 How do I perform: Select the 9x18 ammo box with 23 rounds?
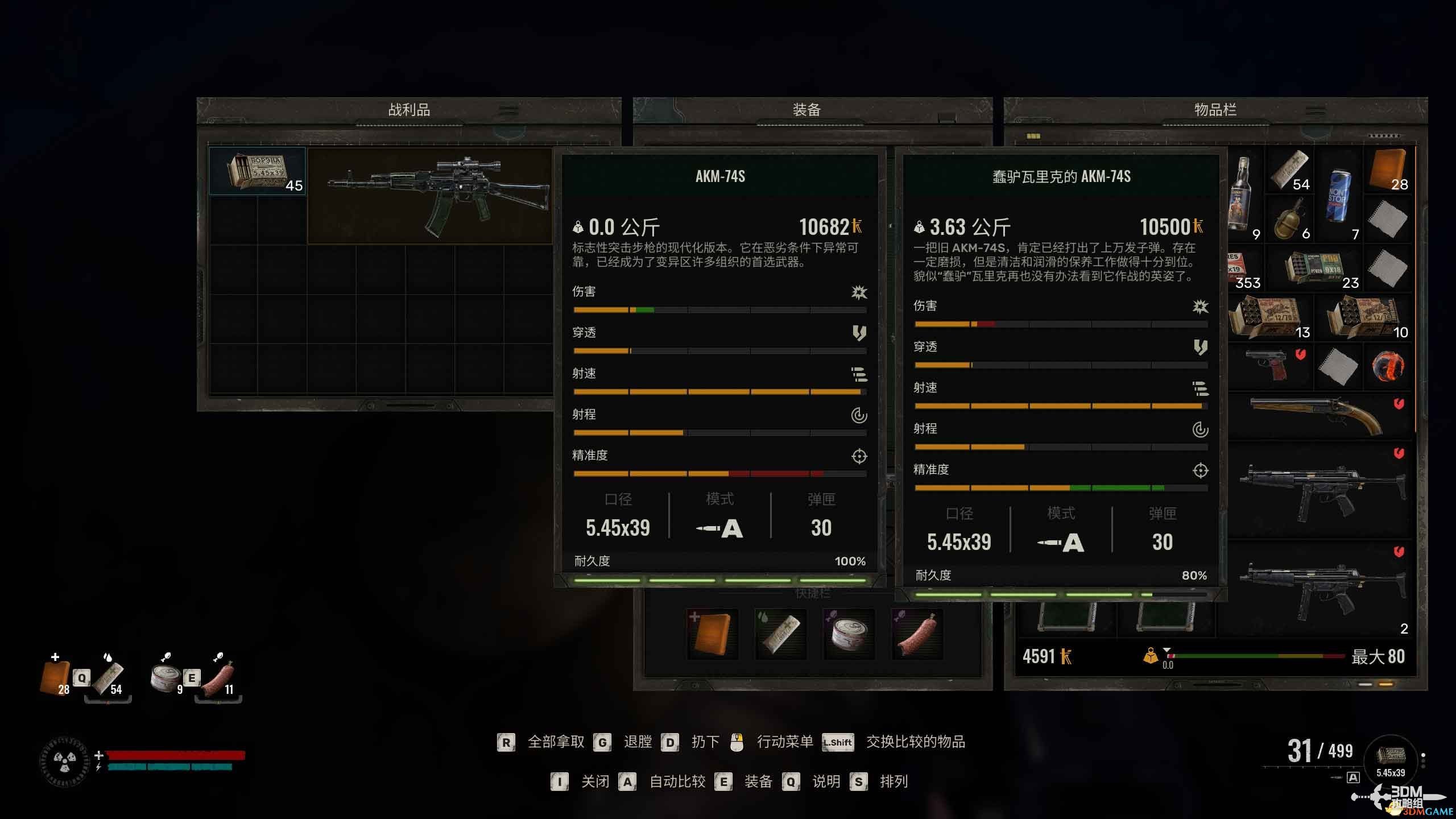[x=1315, y=268]
